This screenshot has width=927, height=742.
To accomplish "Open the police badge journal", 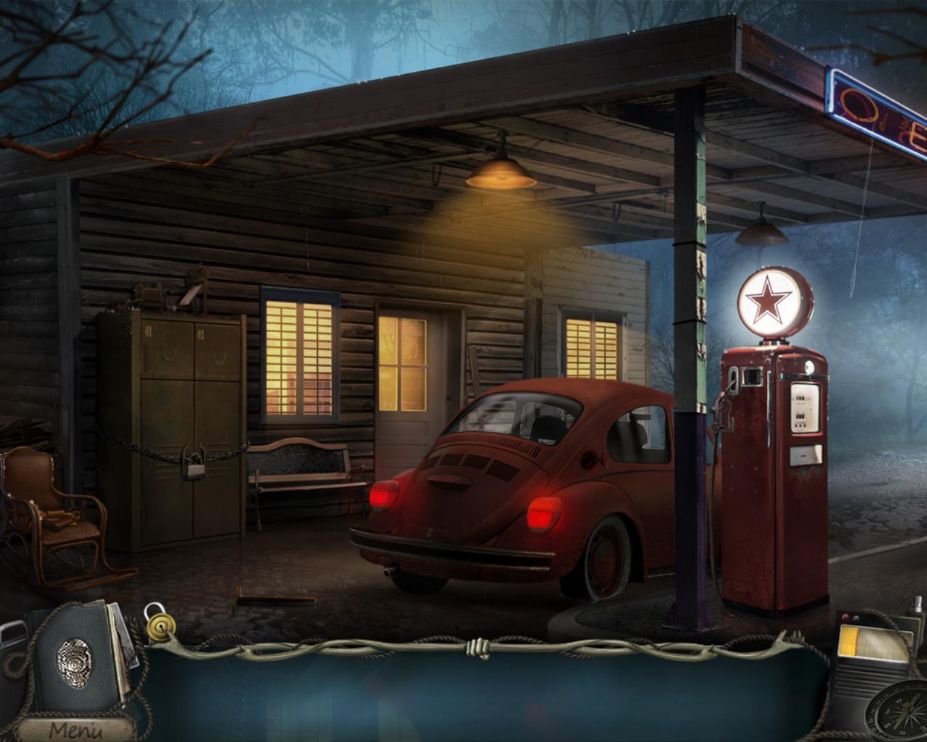I will [x=76, y=657].
